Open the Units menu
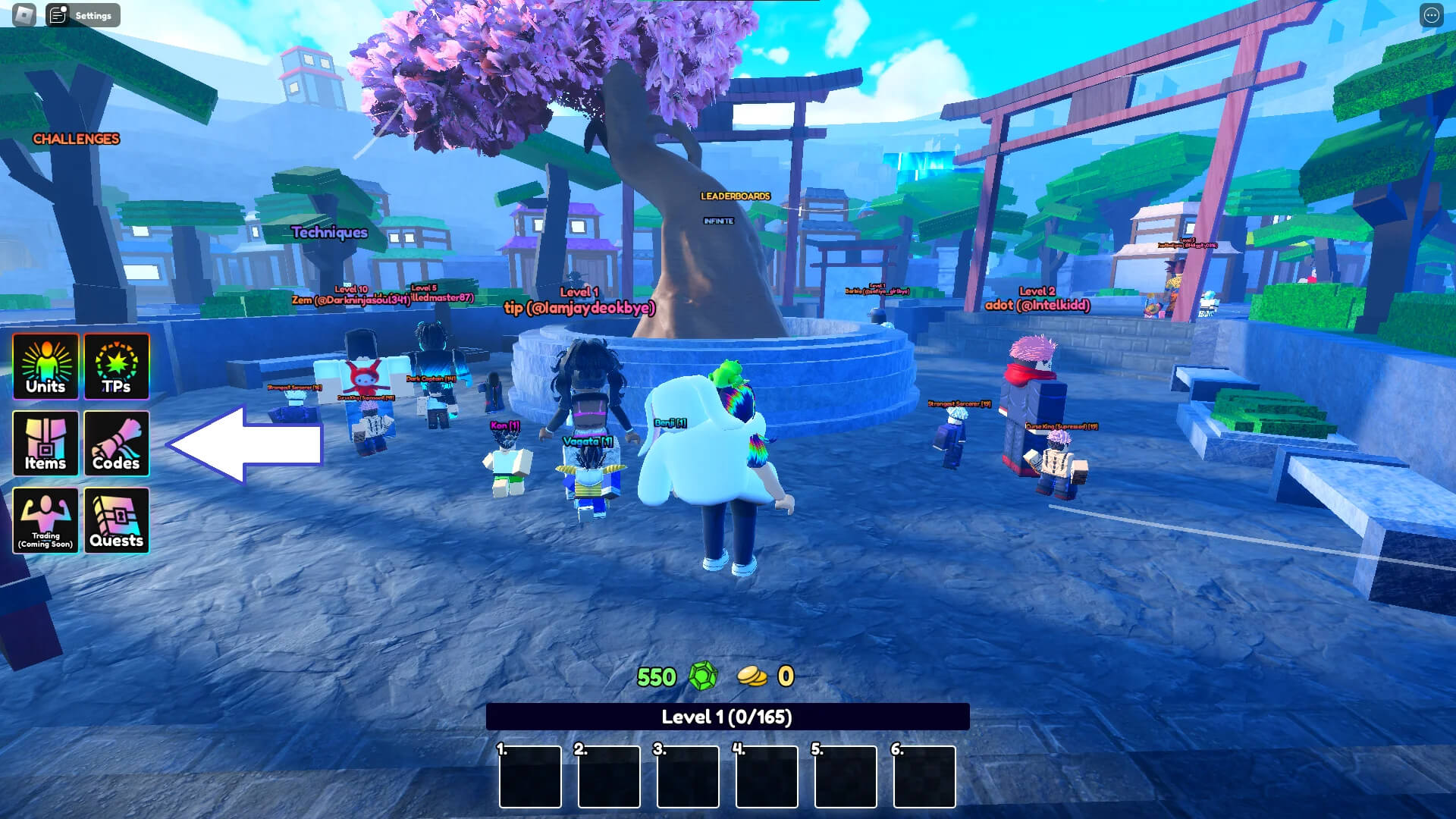Image resolution: width=1456 pixels, height=819 pixels. [x=45, y=366]
